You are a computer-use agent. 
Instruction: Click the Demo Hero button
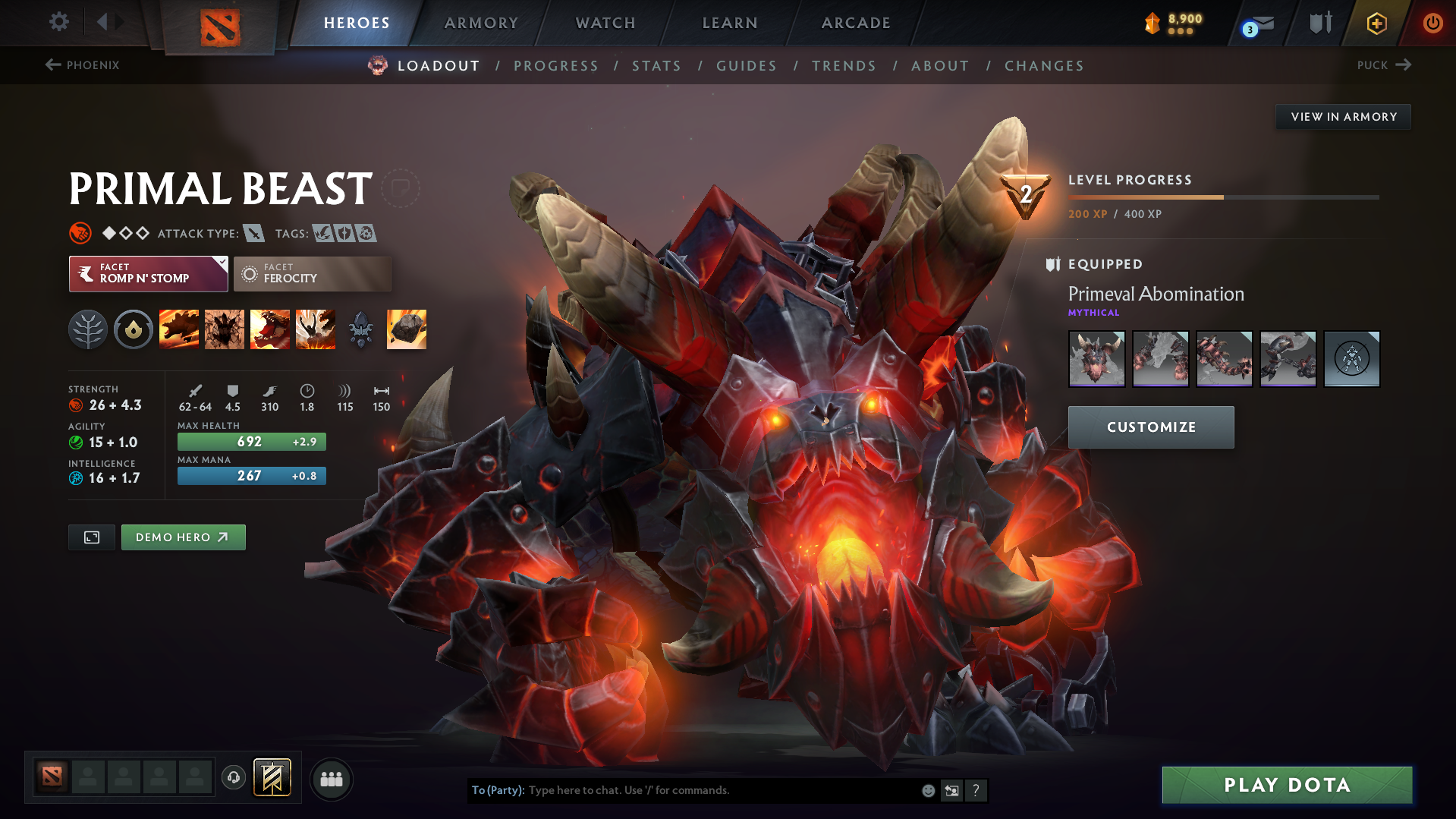[x=183, y=537]
